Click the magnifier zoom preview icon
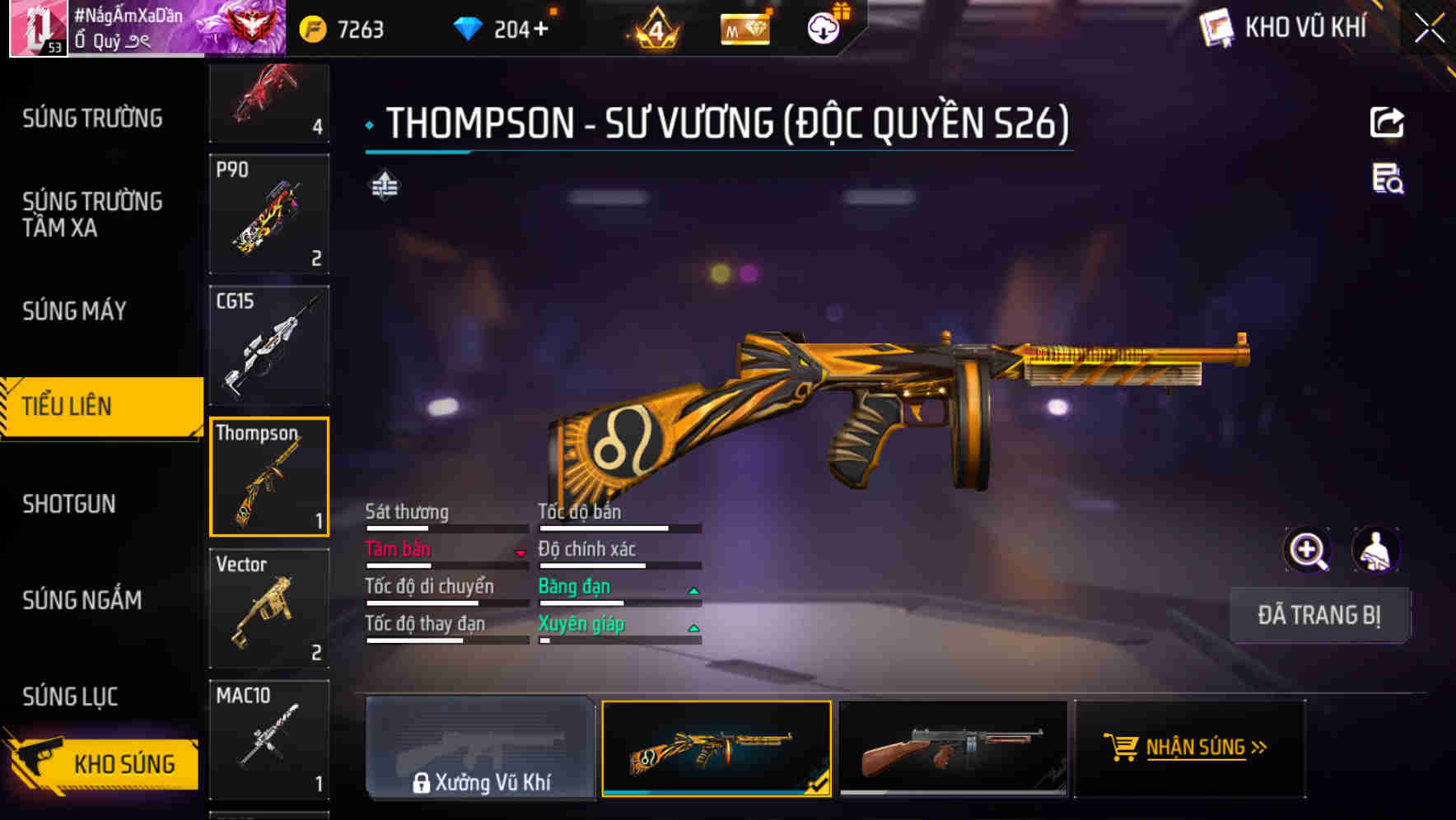 (1308, 550)
